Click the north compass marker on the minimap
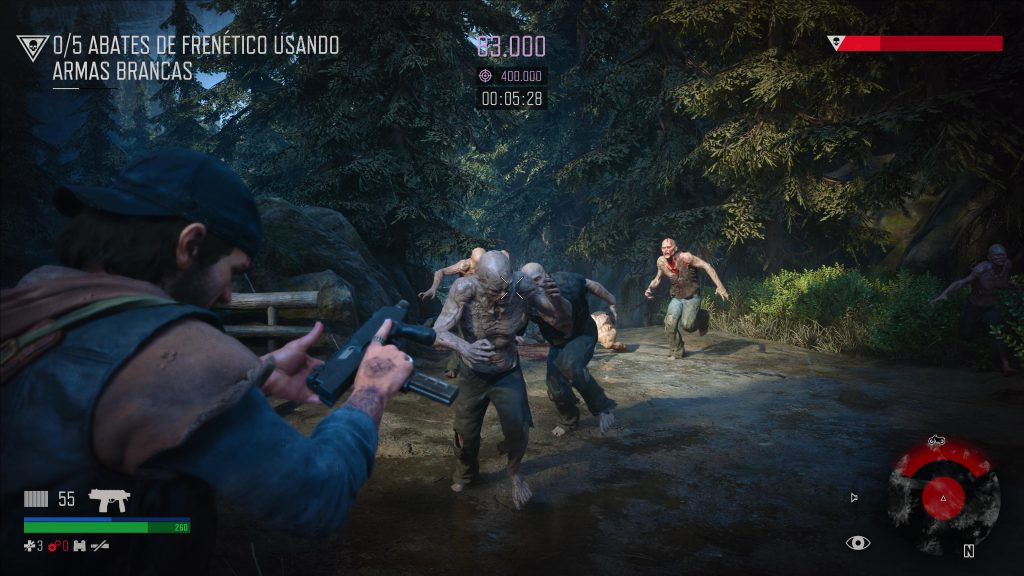Screen dimensions: 1024x576 (x=968, y=550)
